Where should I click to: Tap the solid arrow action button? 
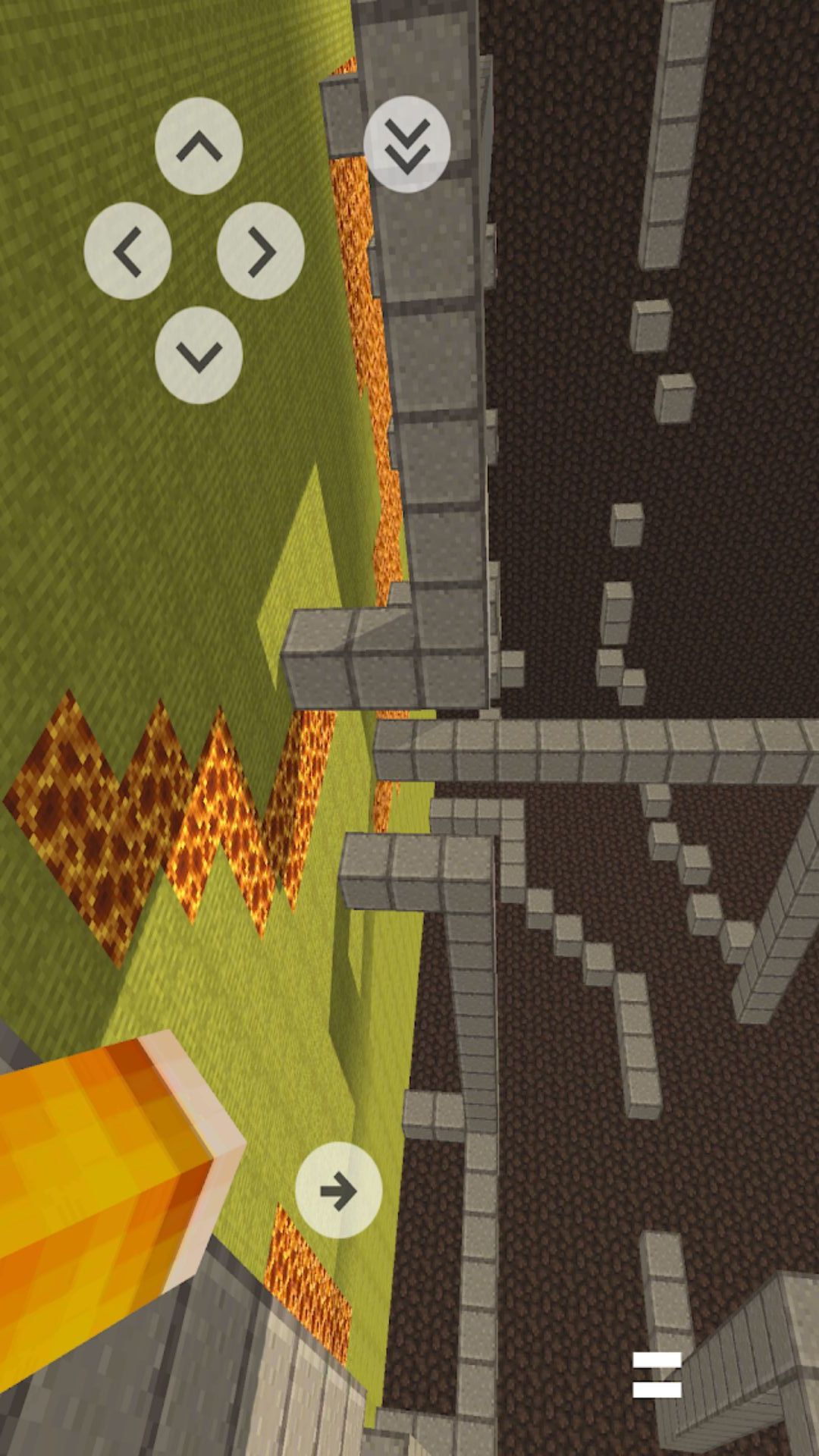point(338,1190)
